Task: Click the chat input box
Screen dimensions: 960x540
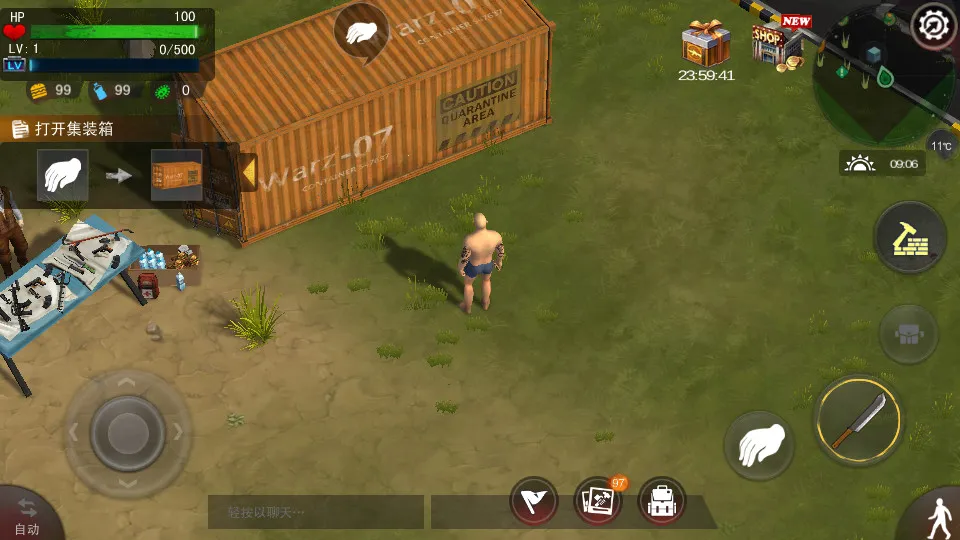Action: pos(316,512)
